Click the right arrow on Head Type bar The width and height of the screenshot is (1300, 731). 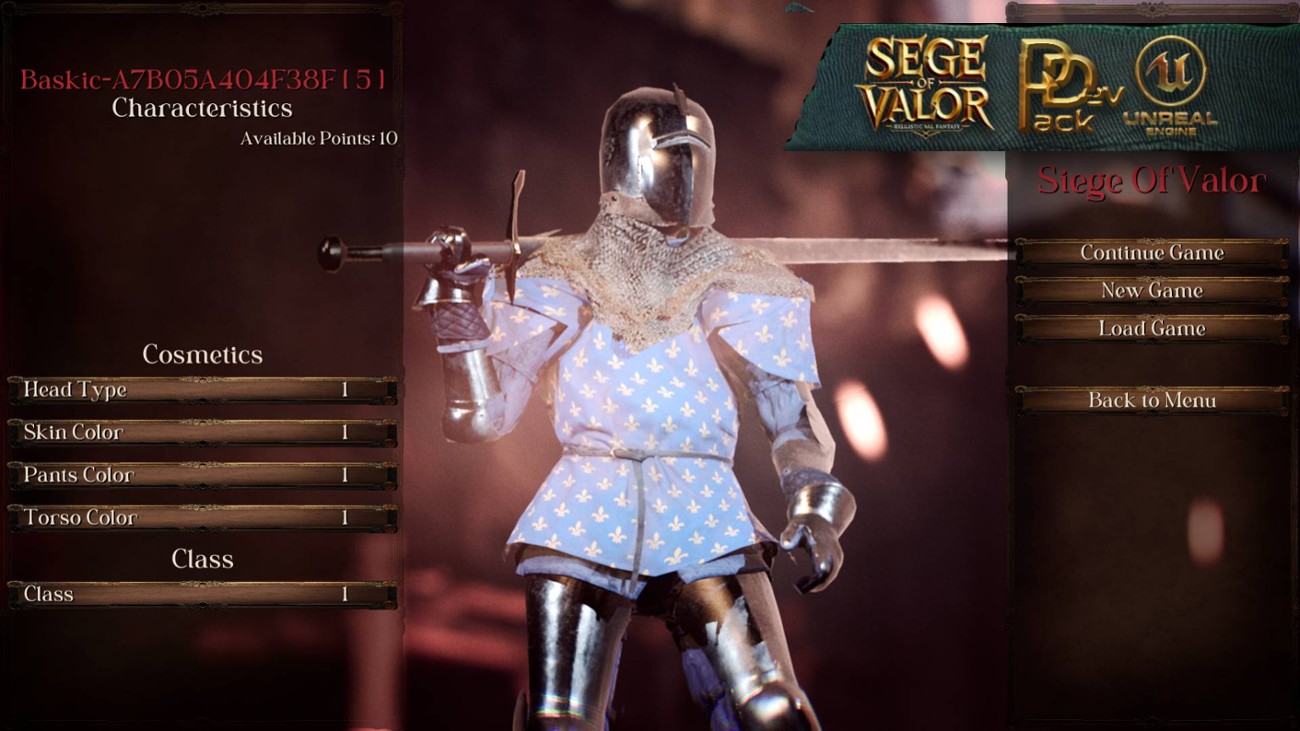pyautogui.click(x=390, y=391)
